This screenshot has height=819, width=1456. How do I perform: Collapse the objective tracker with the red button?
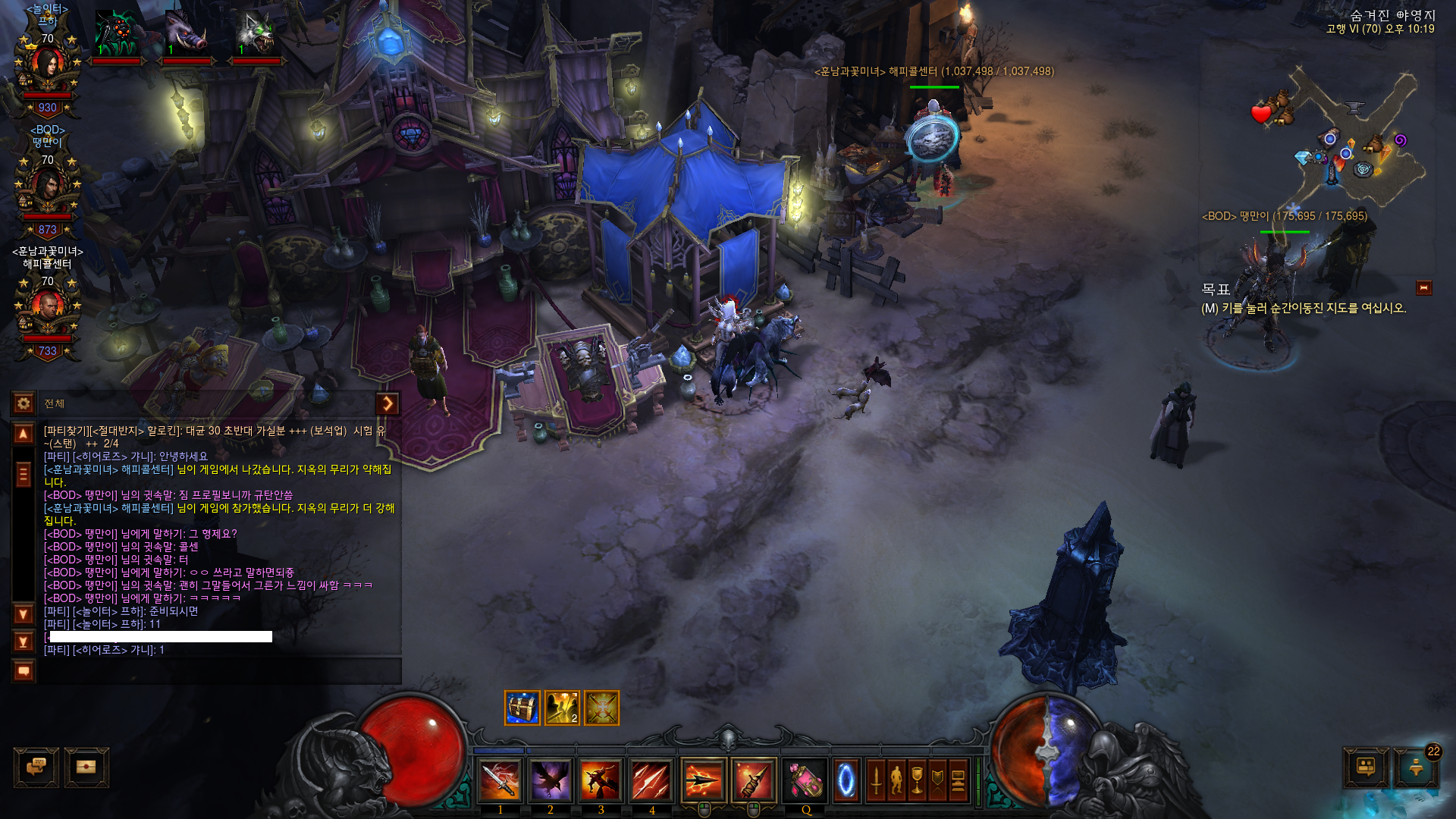click(x=1423, y=288)
